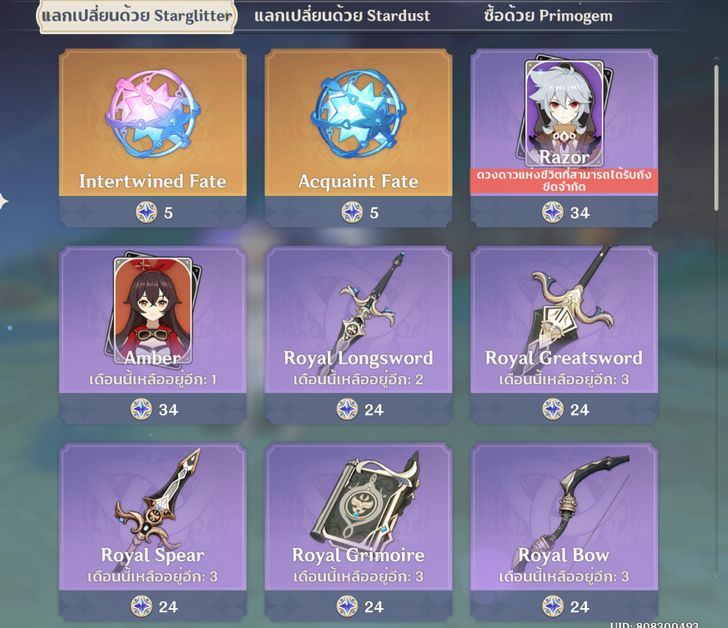Pick the Razor character card
Viewport: 728px width, 628px height.
pyautogui.click(x=564, y=137)
